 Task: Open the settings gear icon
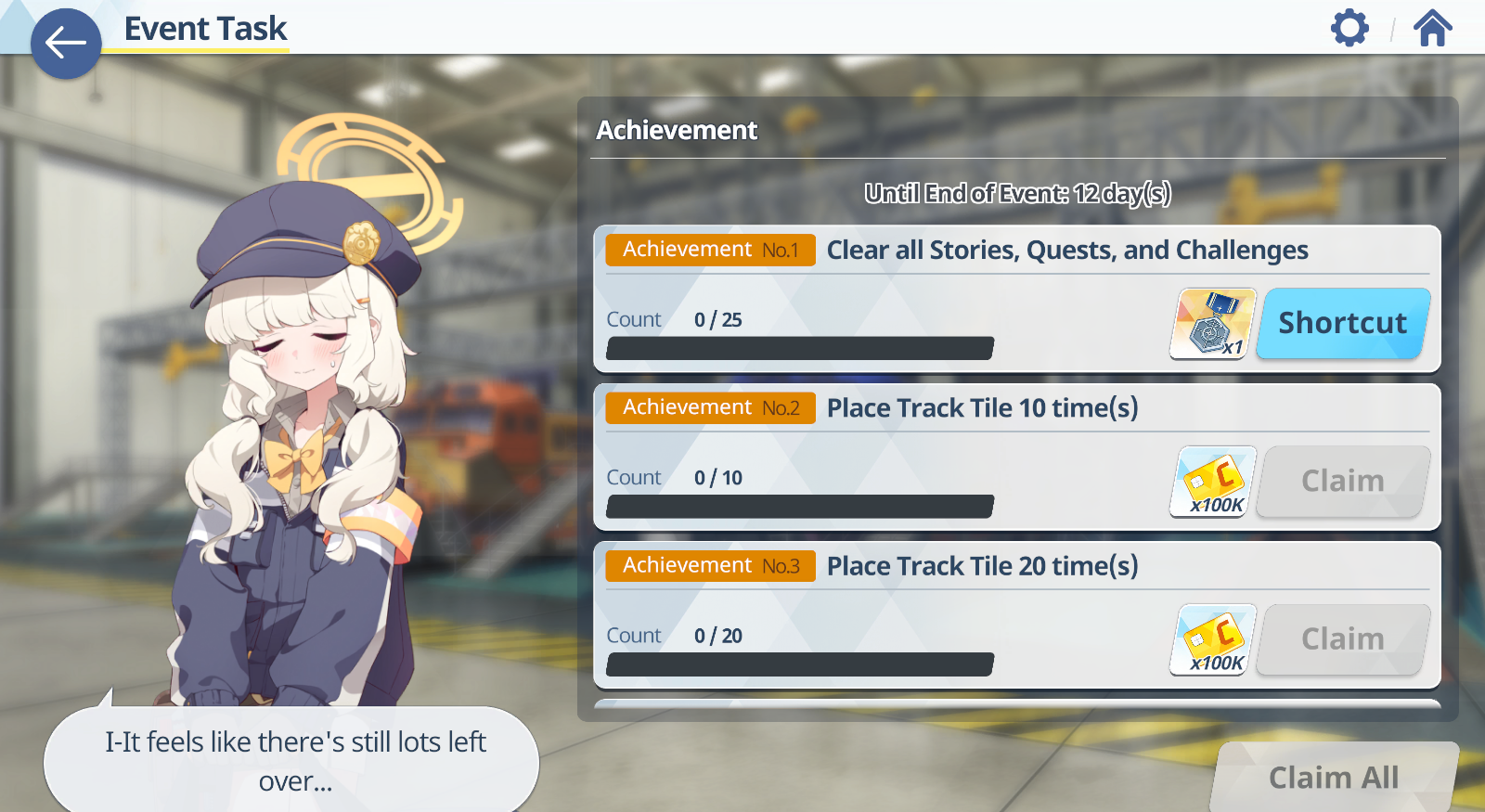click(x=1350, y=28)
